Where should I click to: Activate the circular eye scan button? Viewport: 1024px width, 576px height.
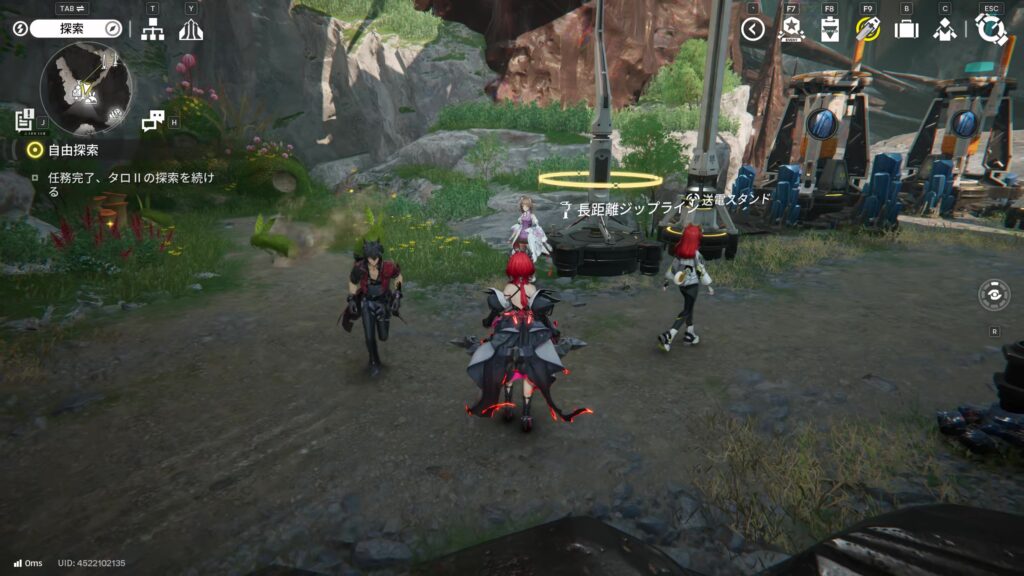(994, 295)
